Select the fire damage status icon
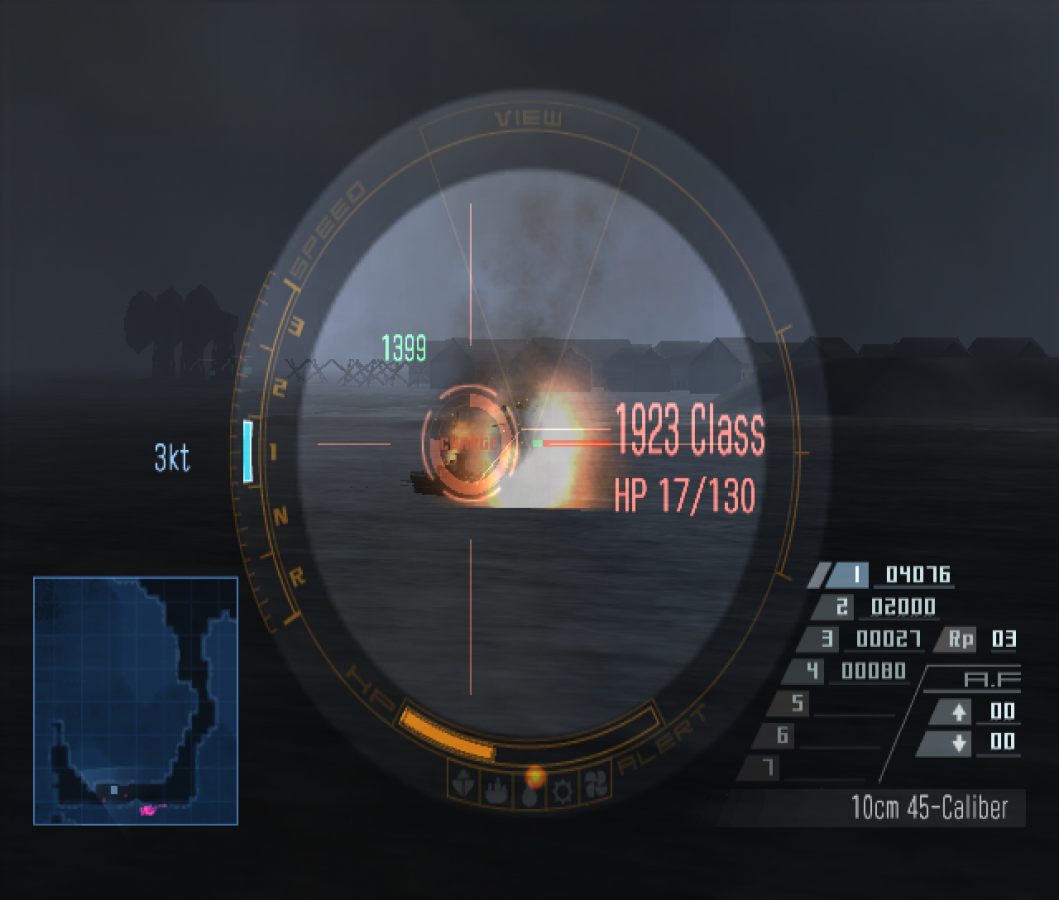This screenshot has width=1059, height=900. tap(498, 786)
